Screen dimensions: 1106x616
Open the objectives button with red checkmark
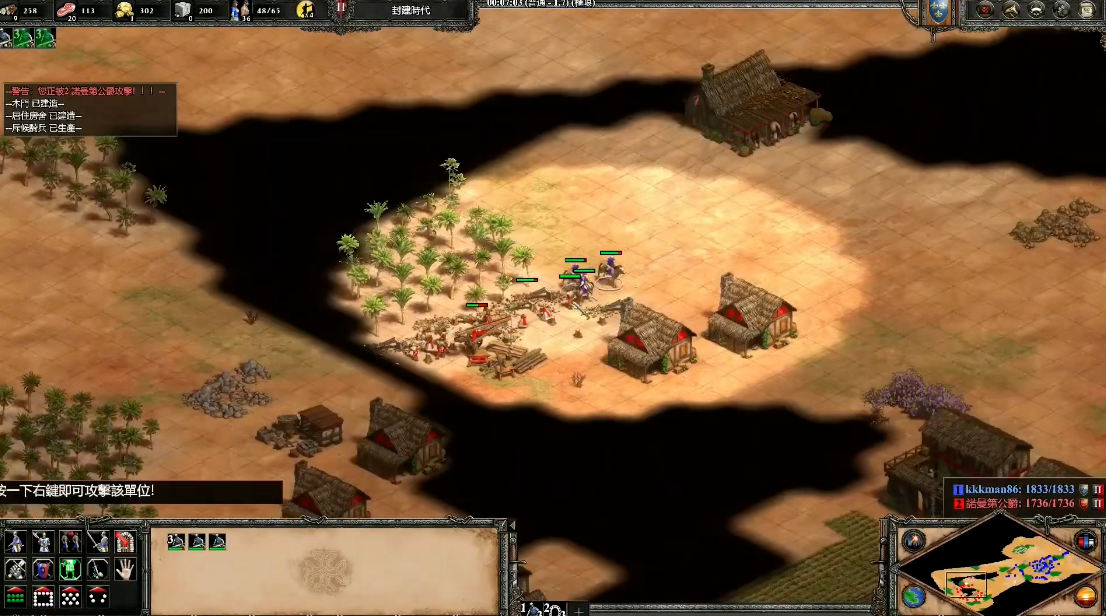click(985, 10)
